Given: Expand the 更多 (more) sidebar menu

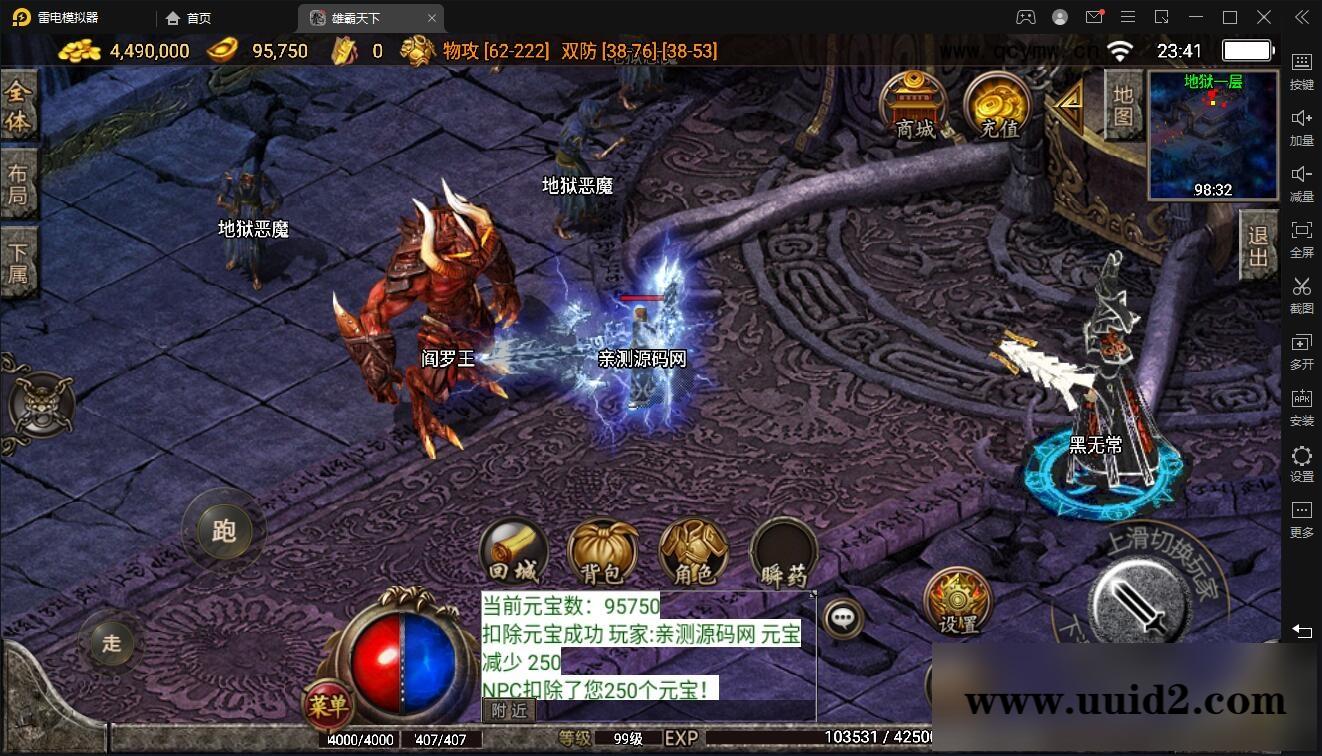Looking at the screenshot, I should (x=1301, y=515).
